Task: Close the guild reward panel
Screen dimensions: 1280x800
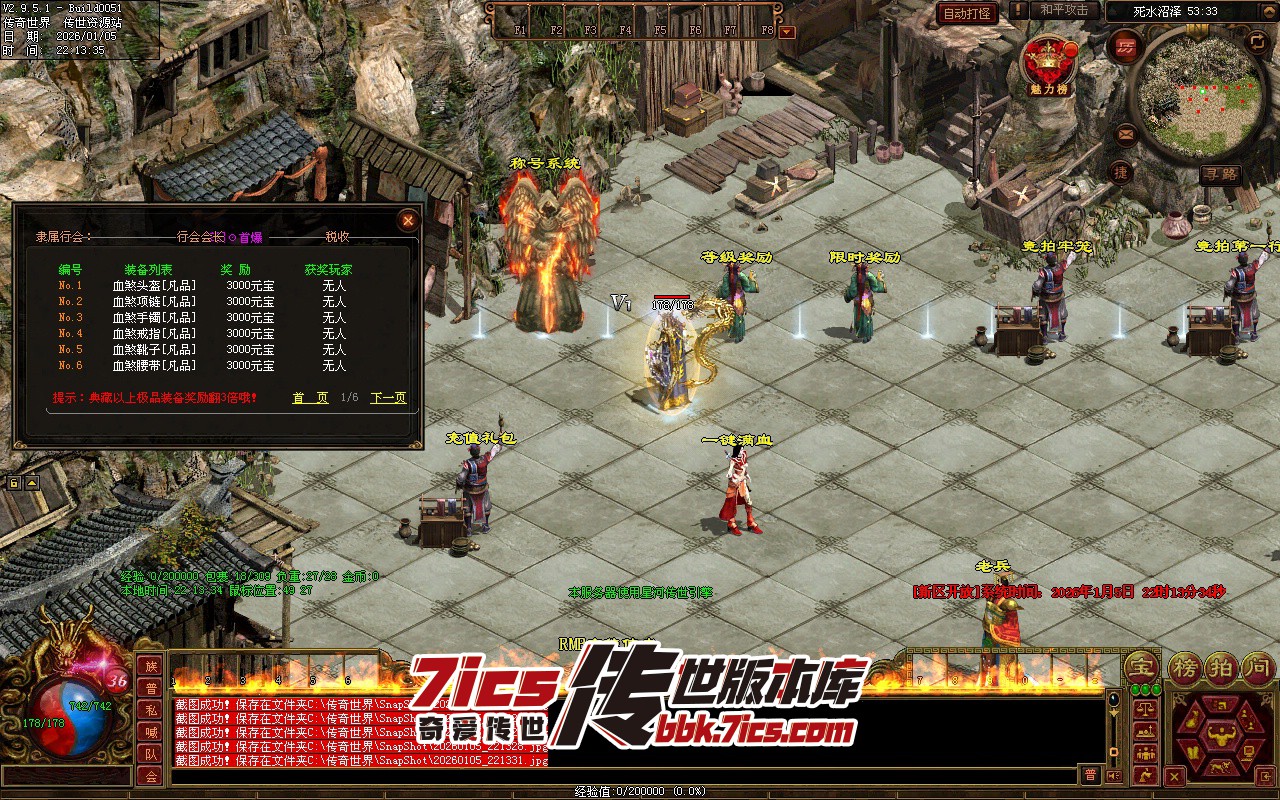Action: click(407, 221)
